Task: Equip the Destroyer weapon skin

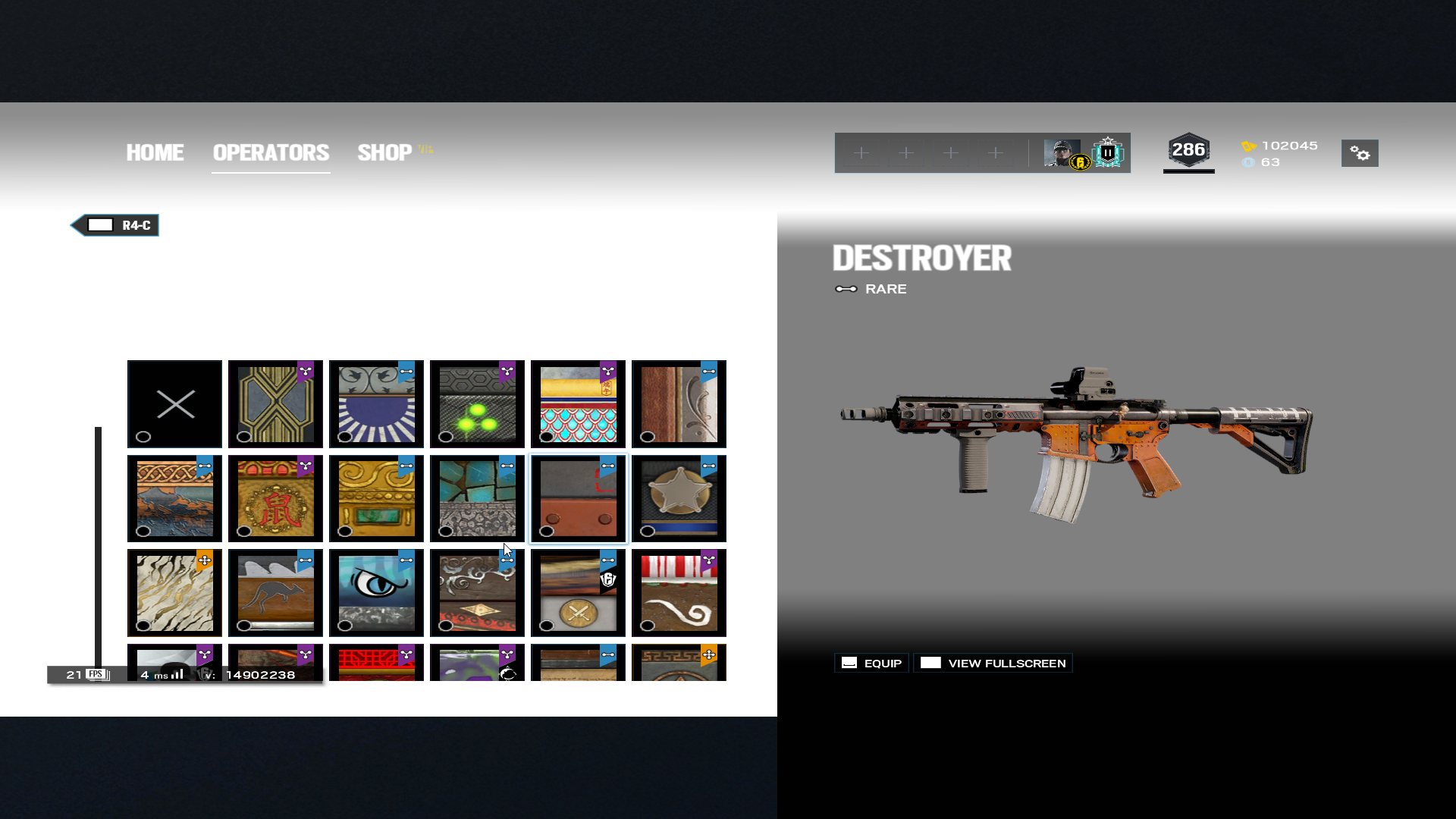Action: click(x=872, y=663)
